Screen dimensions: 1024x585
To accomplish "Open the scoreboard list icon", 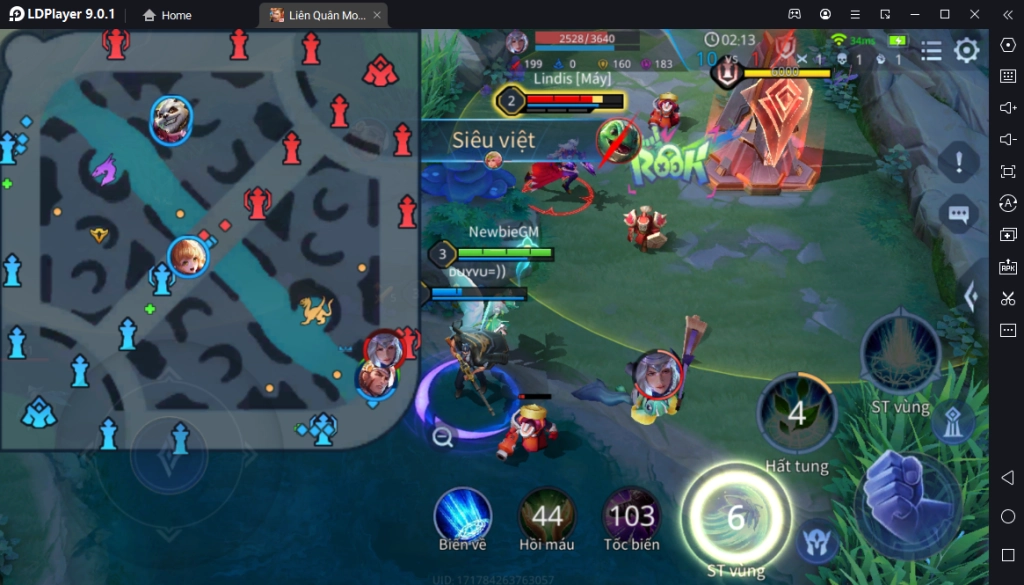I will (931, 50).
